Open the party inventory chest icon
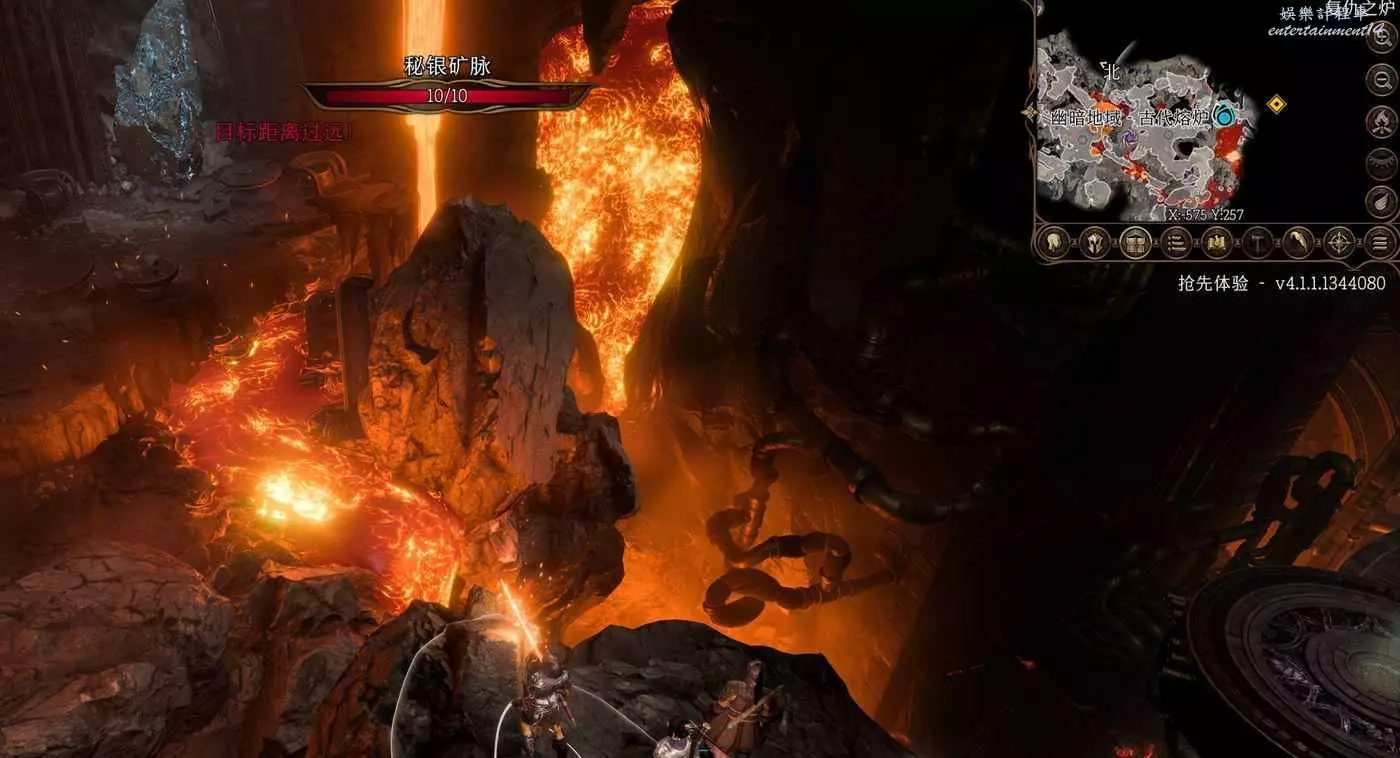 [1135, 242]
